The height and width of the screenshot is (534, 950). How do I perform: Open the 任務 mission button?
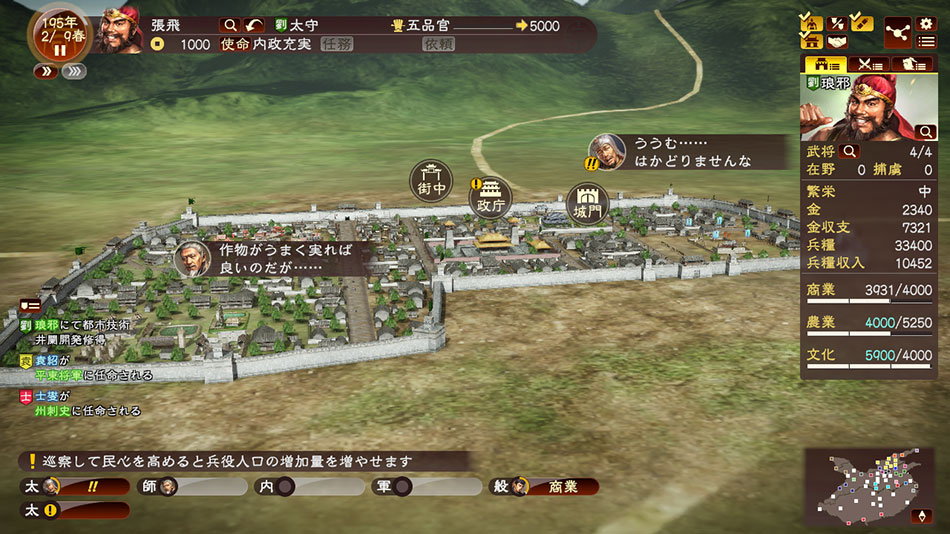tap(337, 44)
